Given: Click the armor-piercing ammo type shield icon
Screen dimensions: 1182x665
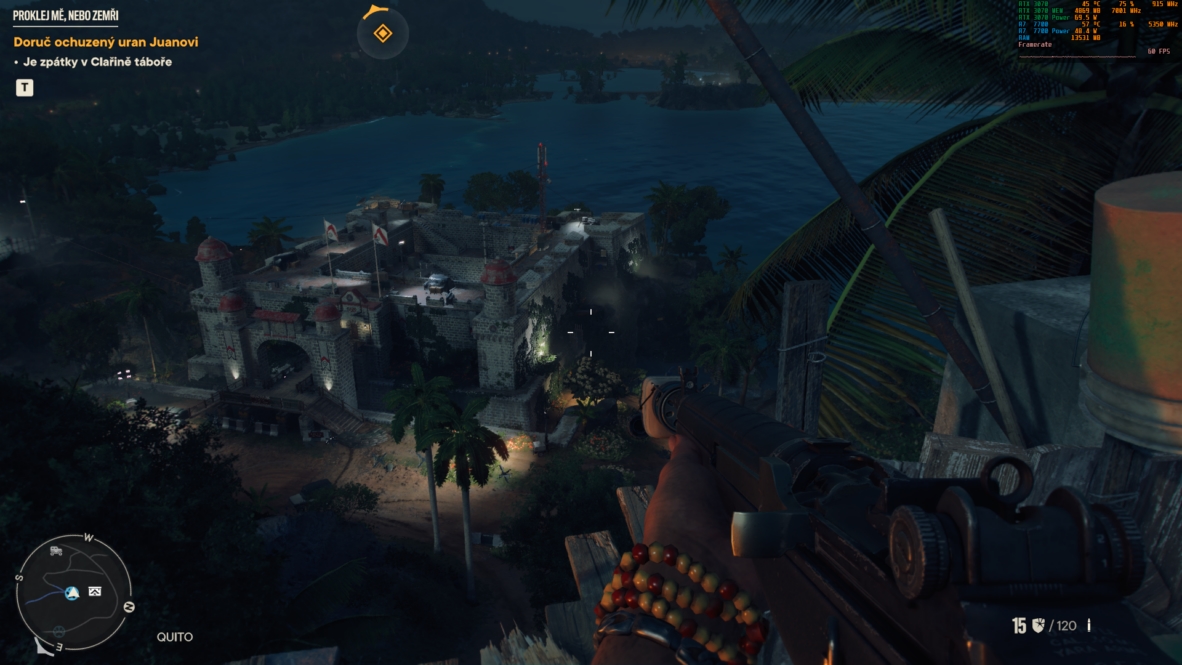Looking at the screenshot, I should click(1037, 626).
